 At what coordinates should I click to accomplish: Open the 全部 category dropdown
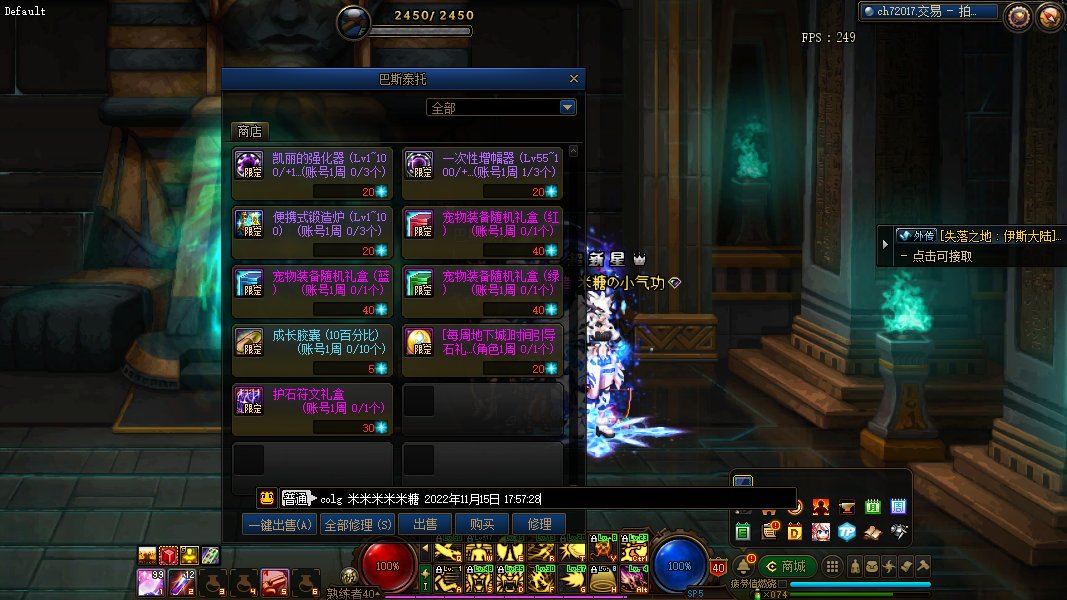point(567,107)
